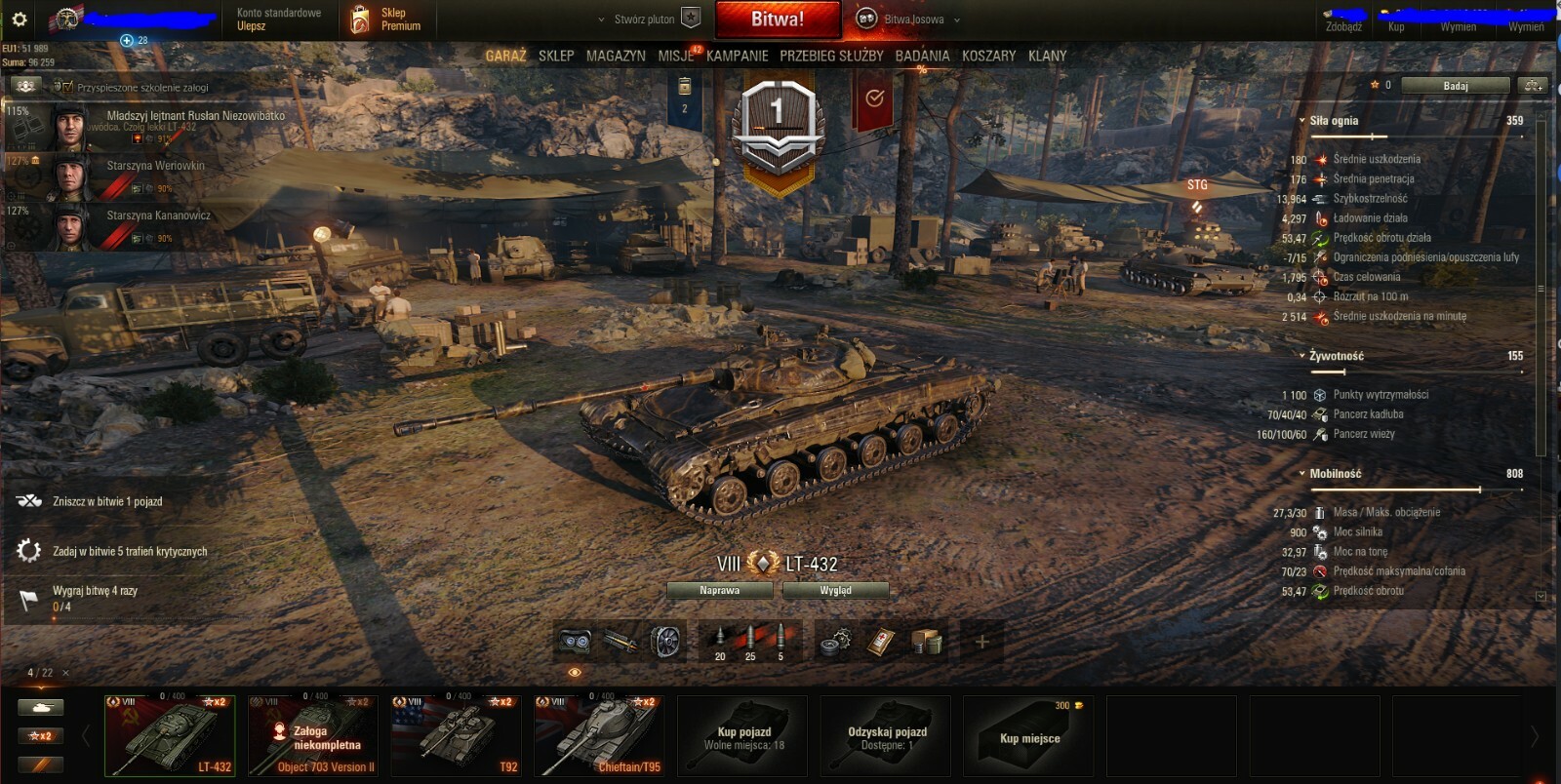1561x784 pixels.
Task: Click the Kup pojazd slot
Action: click(744, 736)
